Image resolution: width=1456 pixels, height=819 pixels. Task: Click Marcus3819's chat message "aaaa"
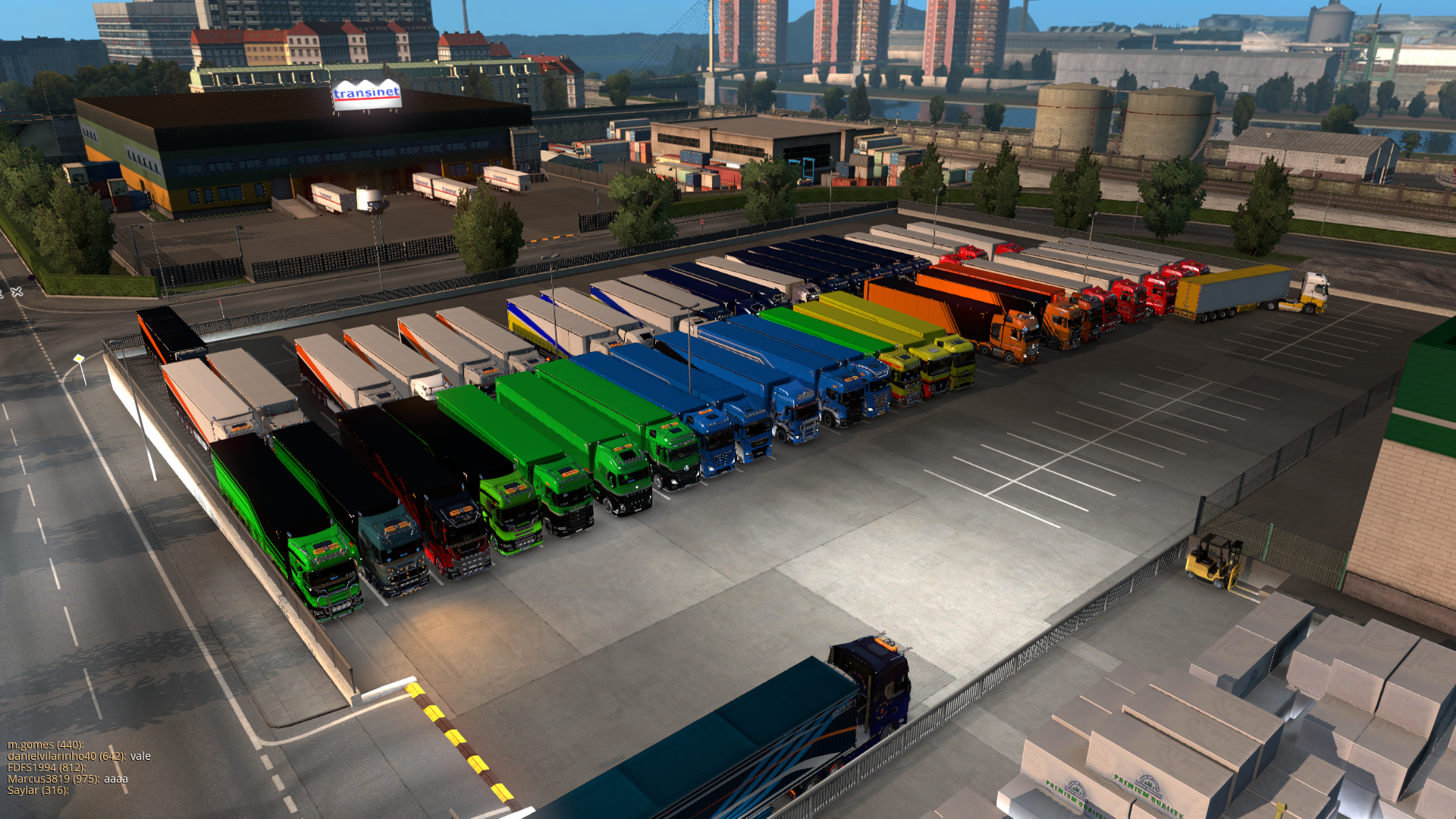pyautogui.click(x=116, y=779)
